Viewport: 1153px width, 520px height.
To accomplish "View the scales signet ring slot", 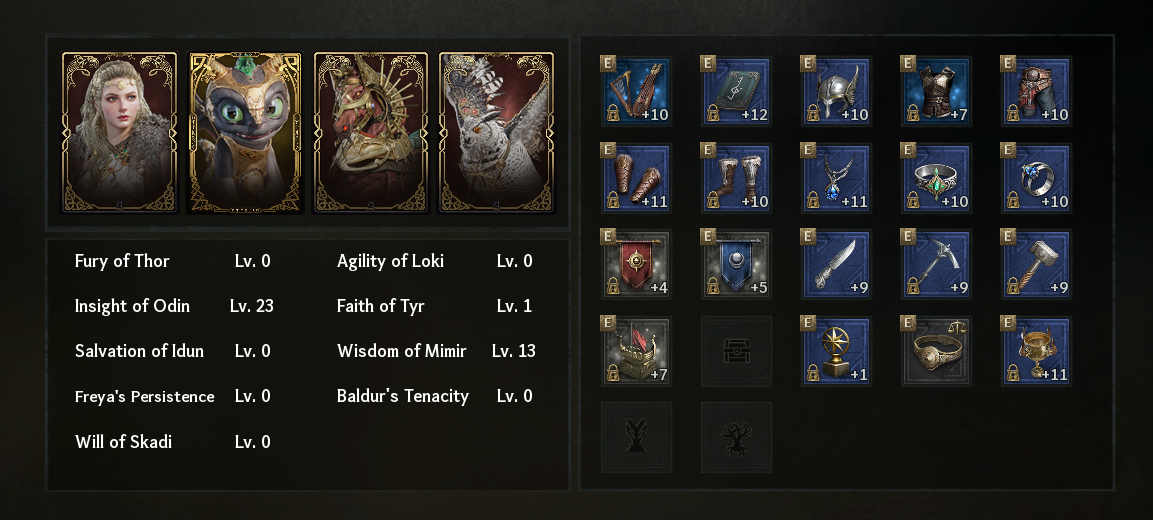I will [936, 352].
